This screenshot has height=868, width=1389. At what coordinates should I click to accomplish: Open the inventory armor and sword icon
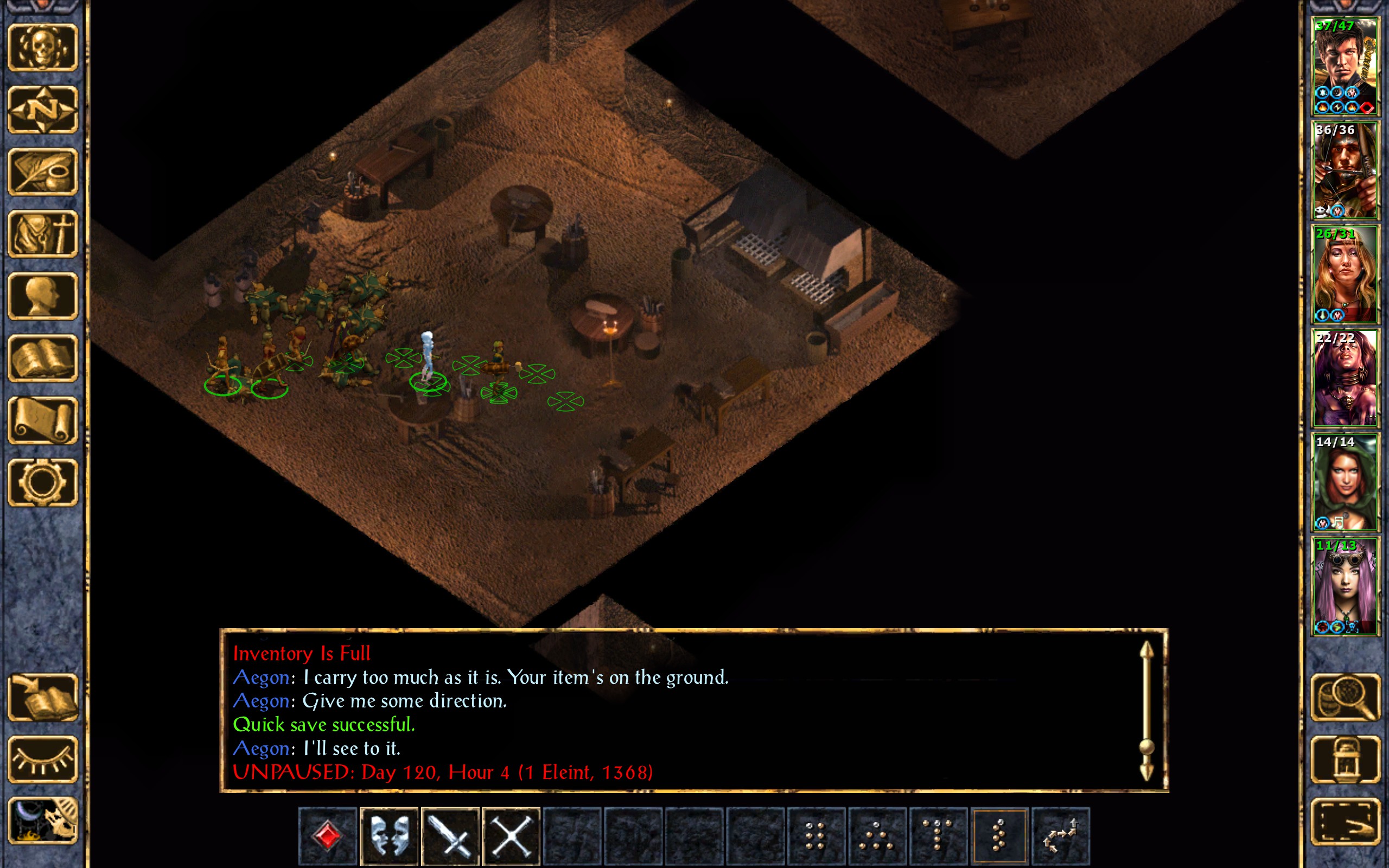click(42, 234)
